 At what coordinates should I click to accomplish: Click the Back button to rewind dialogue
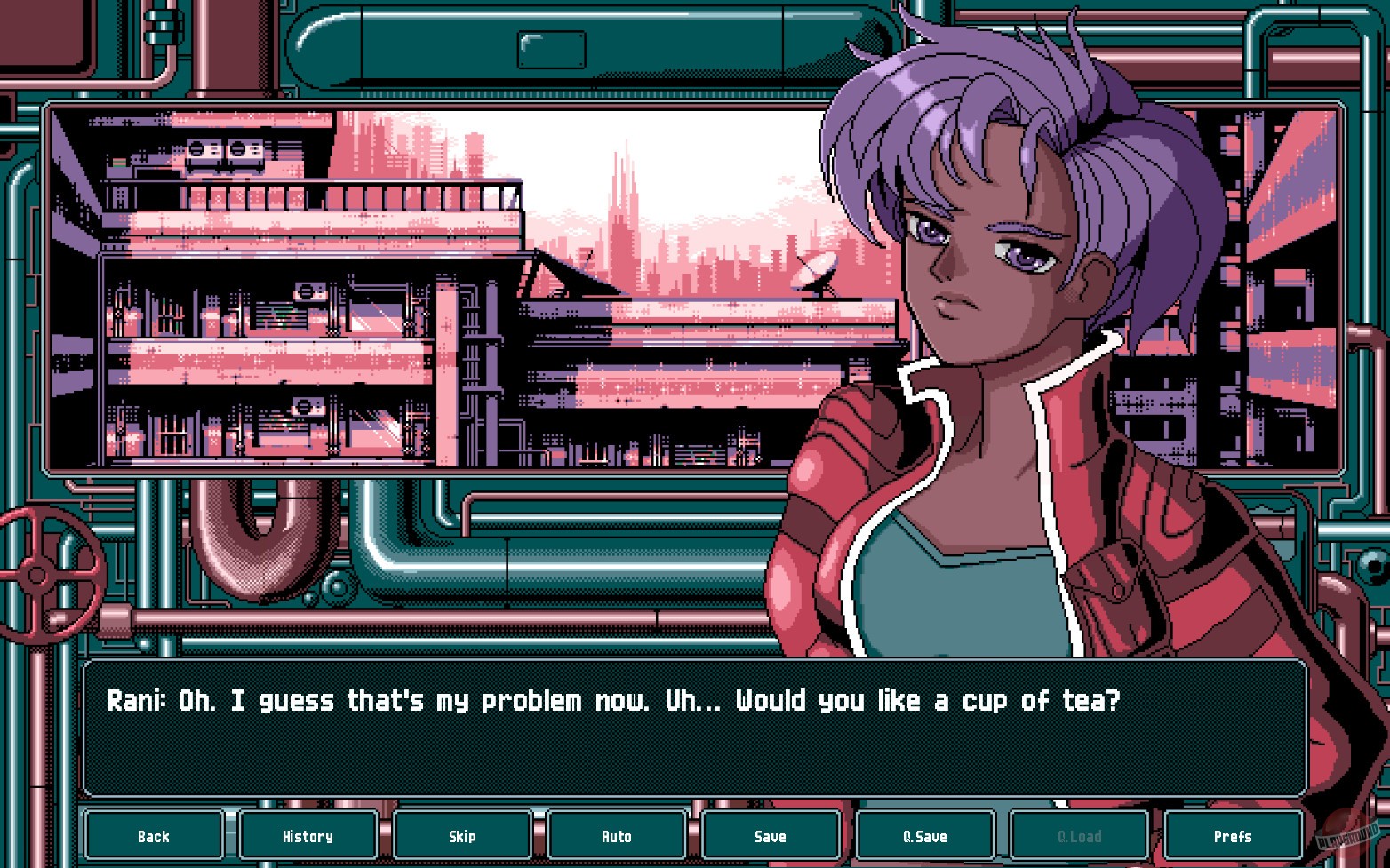(153, 836)
